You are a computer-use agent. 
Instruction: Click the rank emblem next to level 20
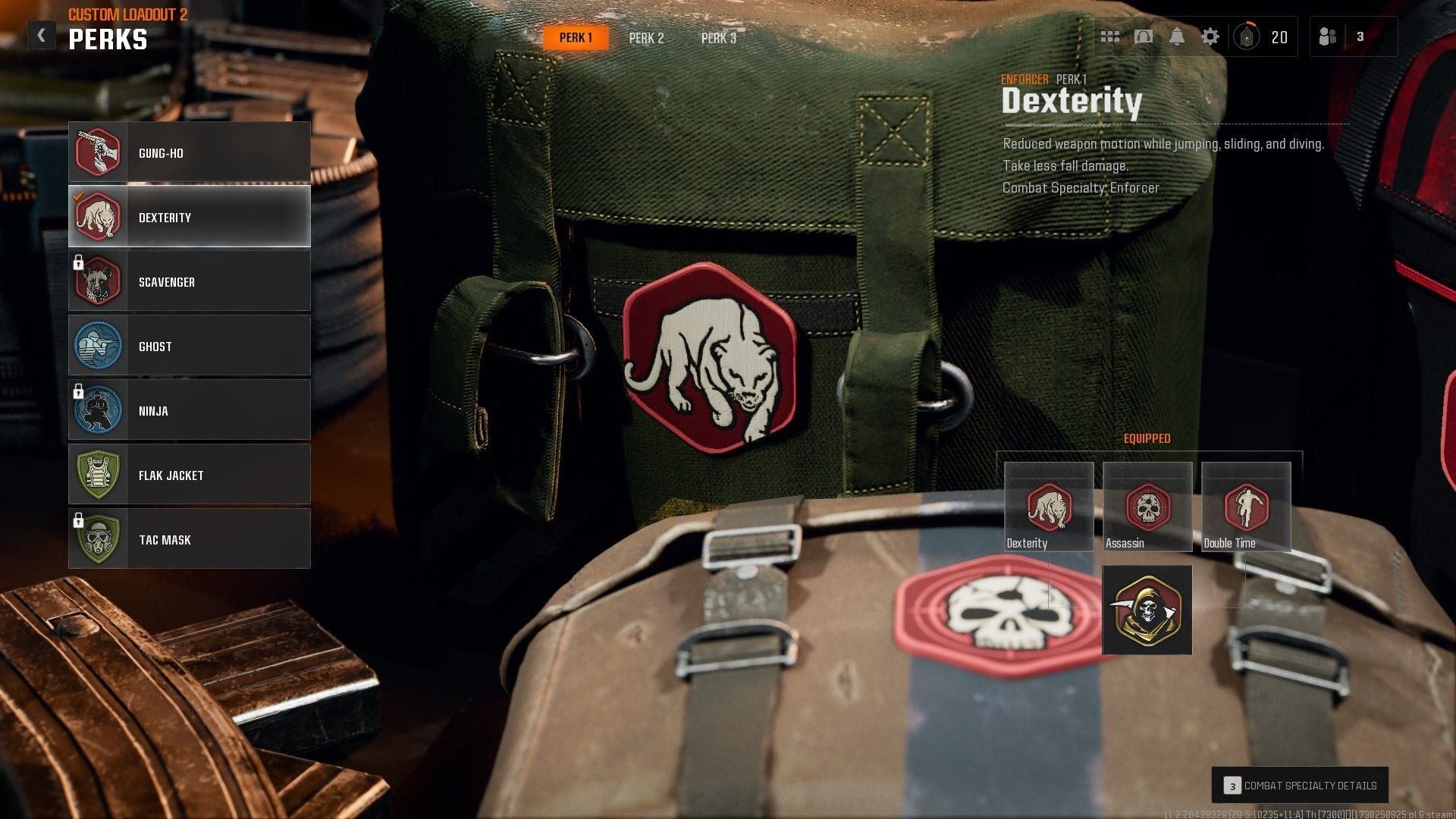click(1247, 38)
